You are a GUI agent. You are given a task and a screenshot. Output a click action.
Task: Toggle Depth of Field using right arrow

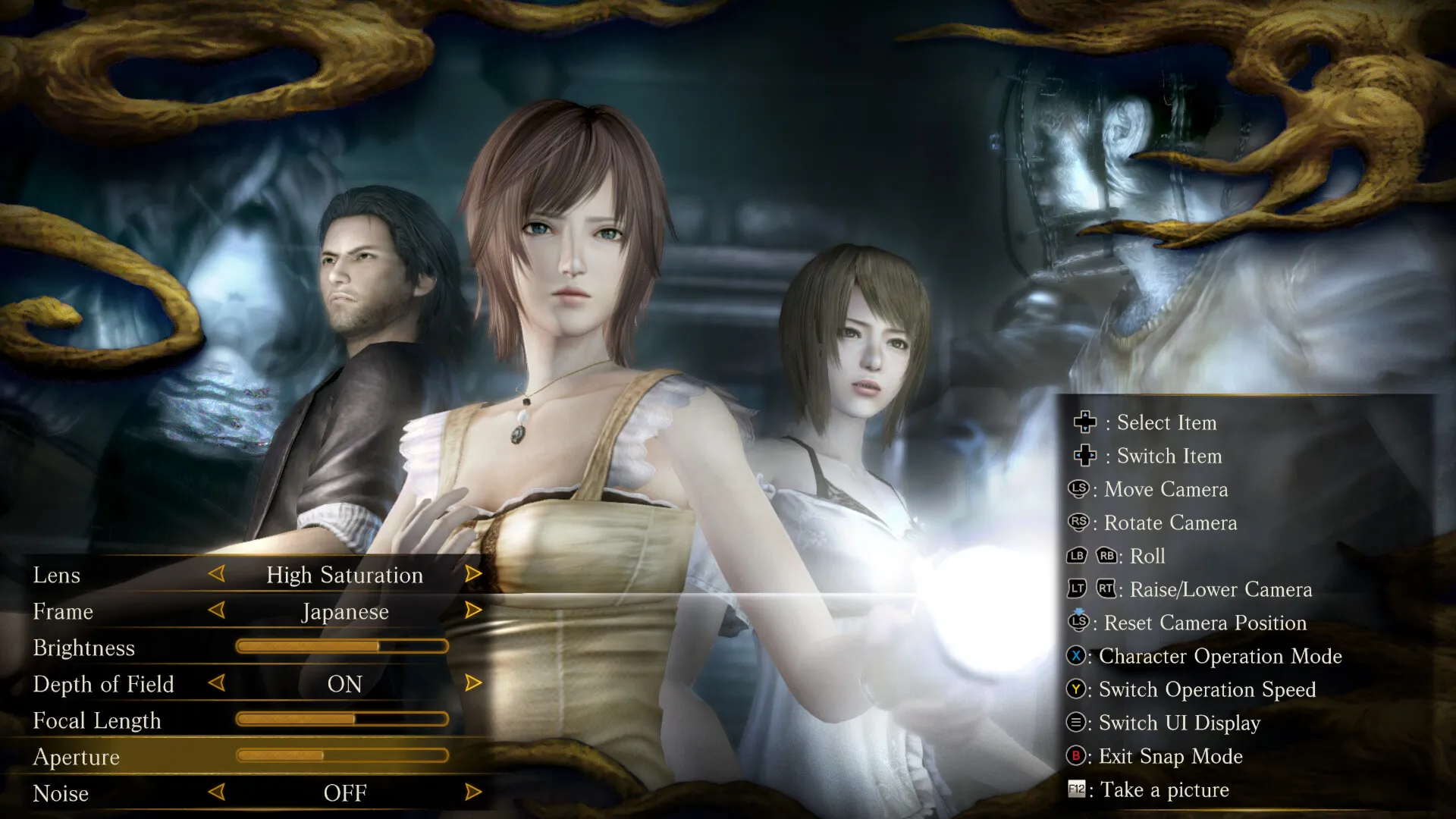coord(473,683)
